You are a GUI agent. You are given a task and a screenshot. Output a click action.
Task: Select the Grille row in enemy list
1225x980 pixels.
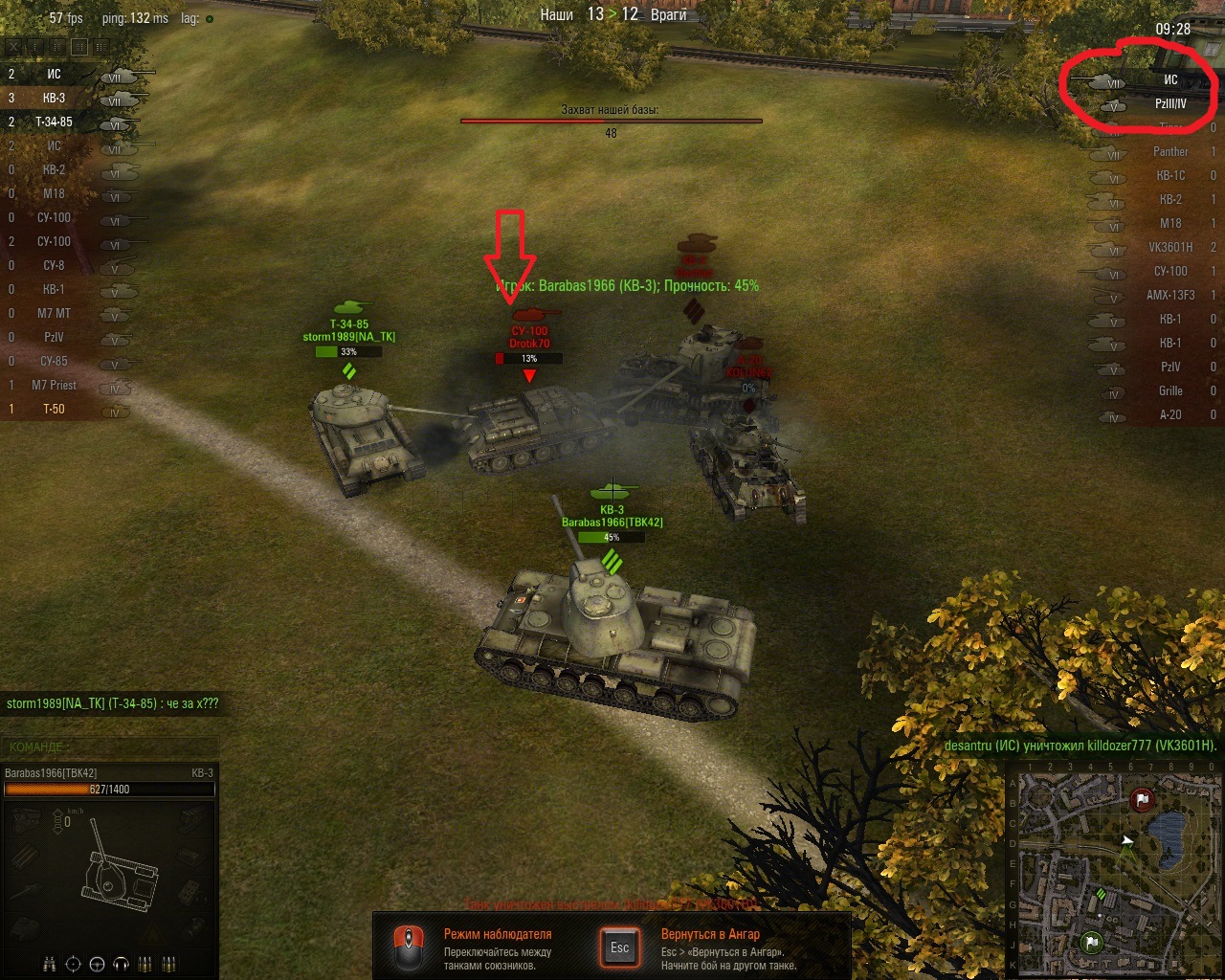point(1169,390)
